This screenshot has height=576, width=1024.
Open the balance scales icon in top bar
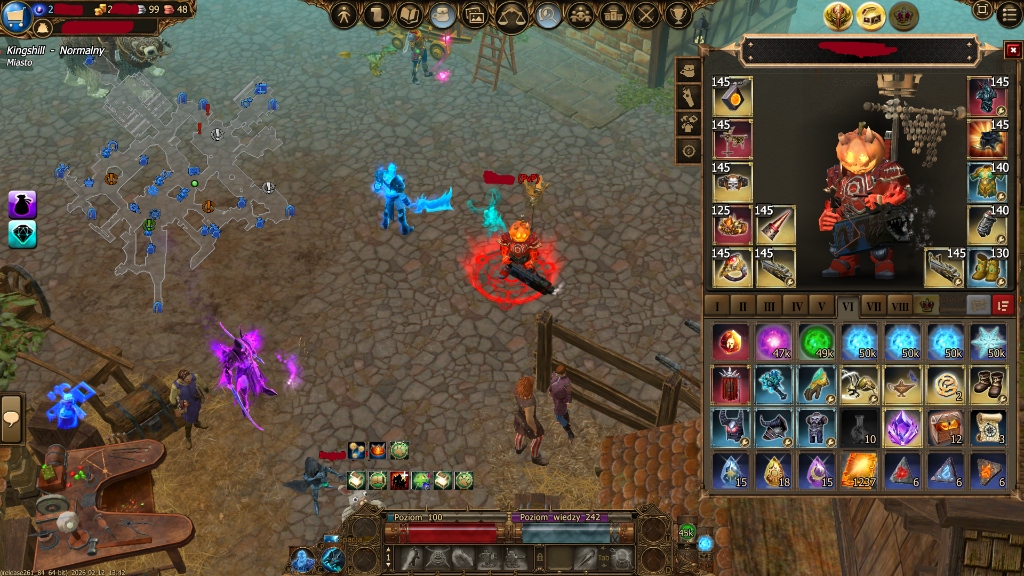tap(512, 15)
